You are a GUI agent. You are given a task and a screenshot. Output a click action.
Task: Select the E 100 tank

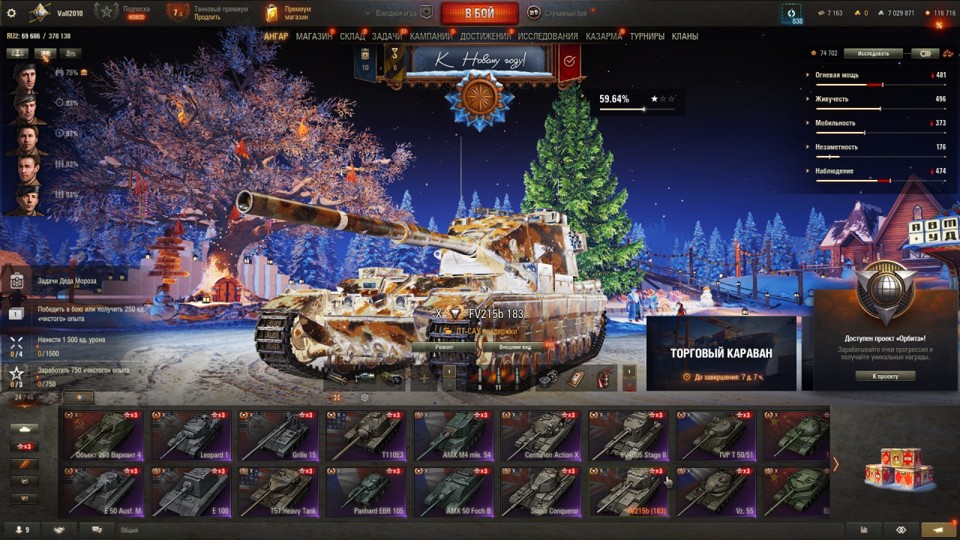point(191,492)
